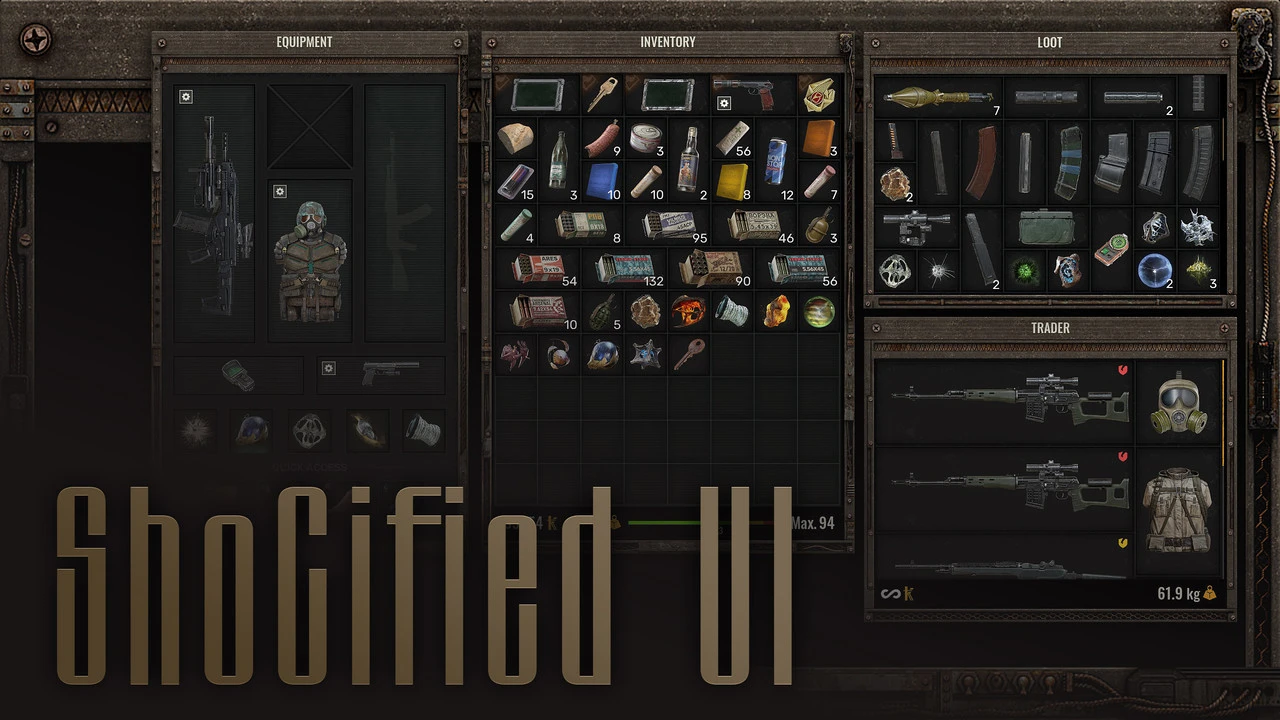Click the gear icon on the equipped body armor
Image resolution: width=1280 pixels, height=720 pixels.
click(280, 191)
